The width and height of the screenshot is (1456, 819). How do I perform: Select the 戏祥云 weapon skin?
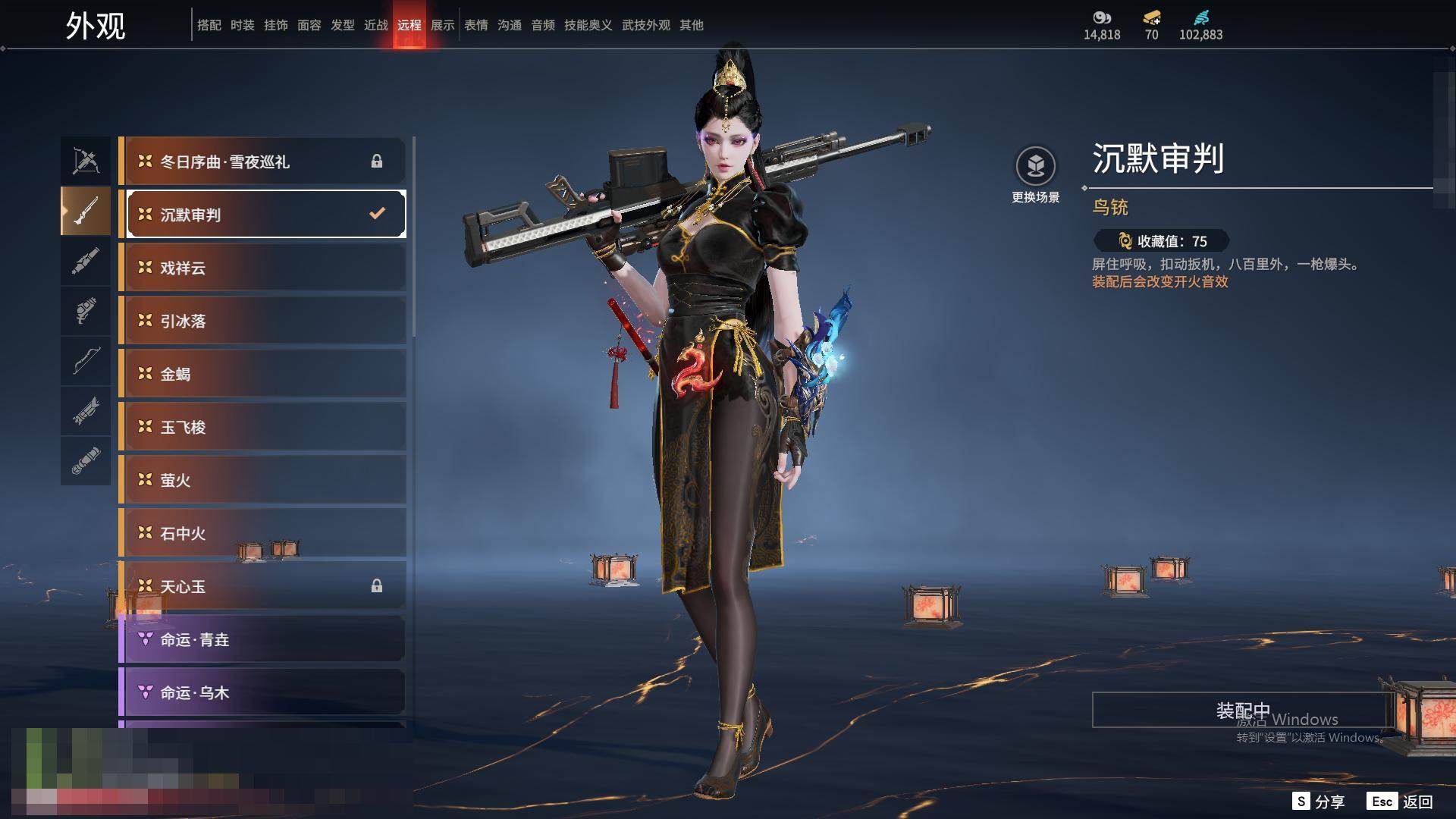(x=262, y=268)
